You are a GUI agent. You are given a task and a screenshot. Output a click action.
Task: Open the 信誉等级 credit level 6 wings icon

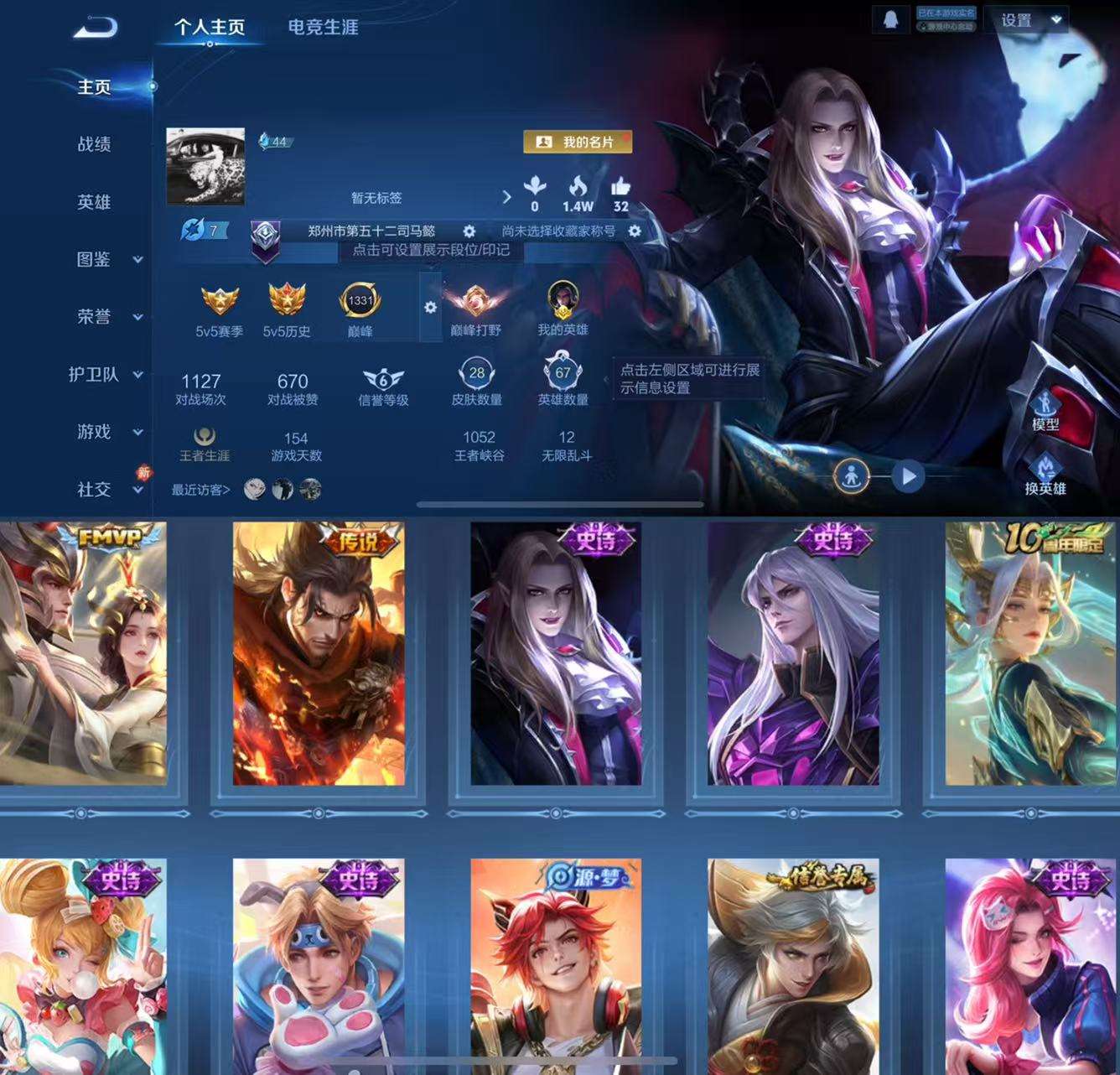click(381, 379)
